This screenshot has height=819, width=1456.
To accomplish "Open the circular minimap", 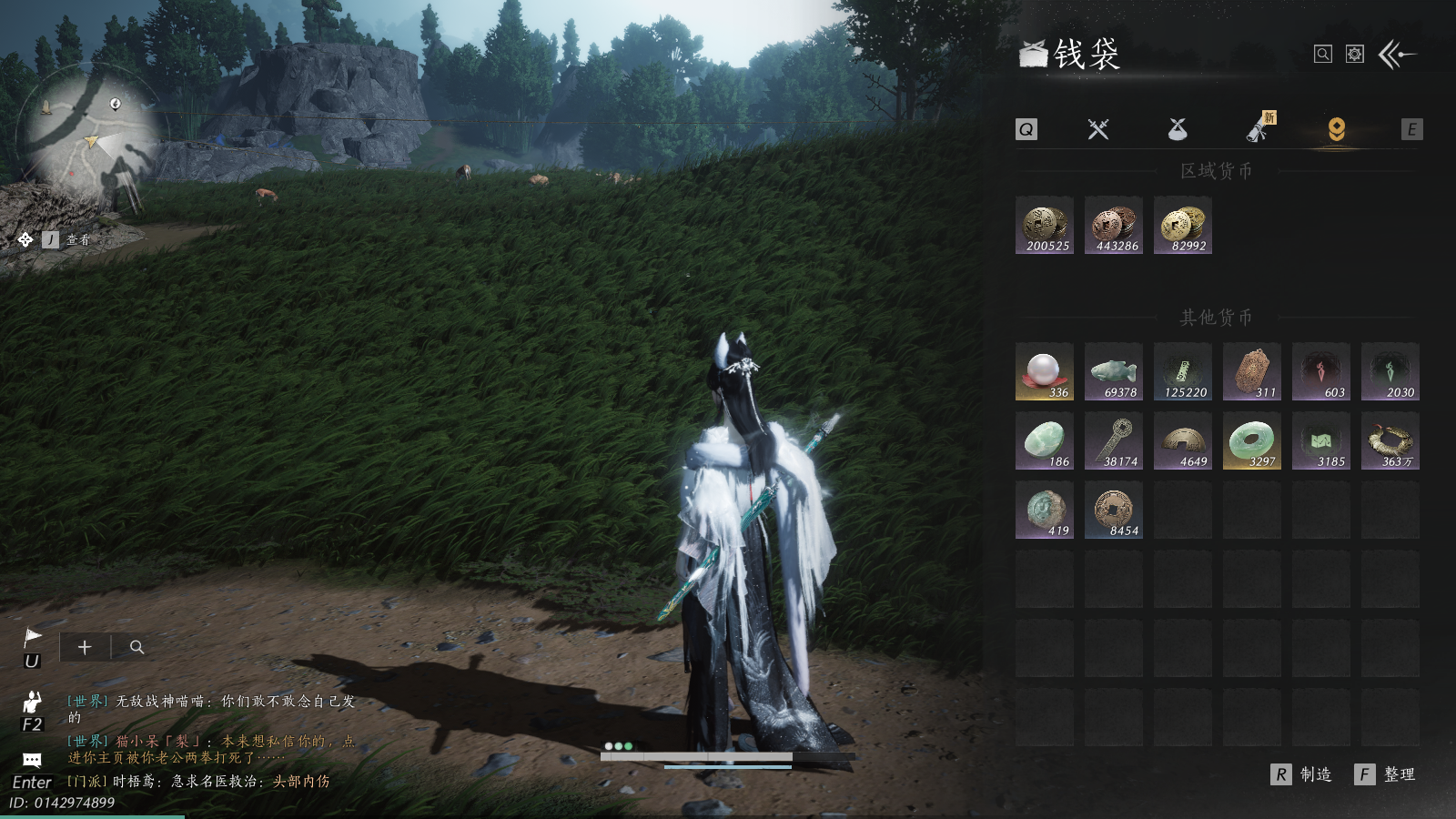I will (x=82, y=136).
